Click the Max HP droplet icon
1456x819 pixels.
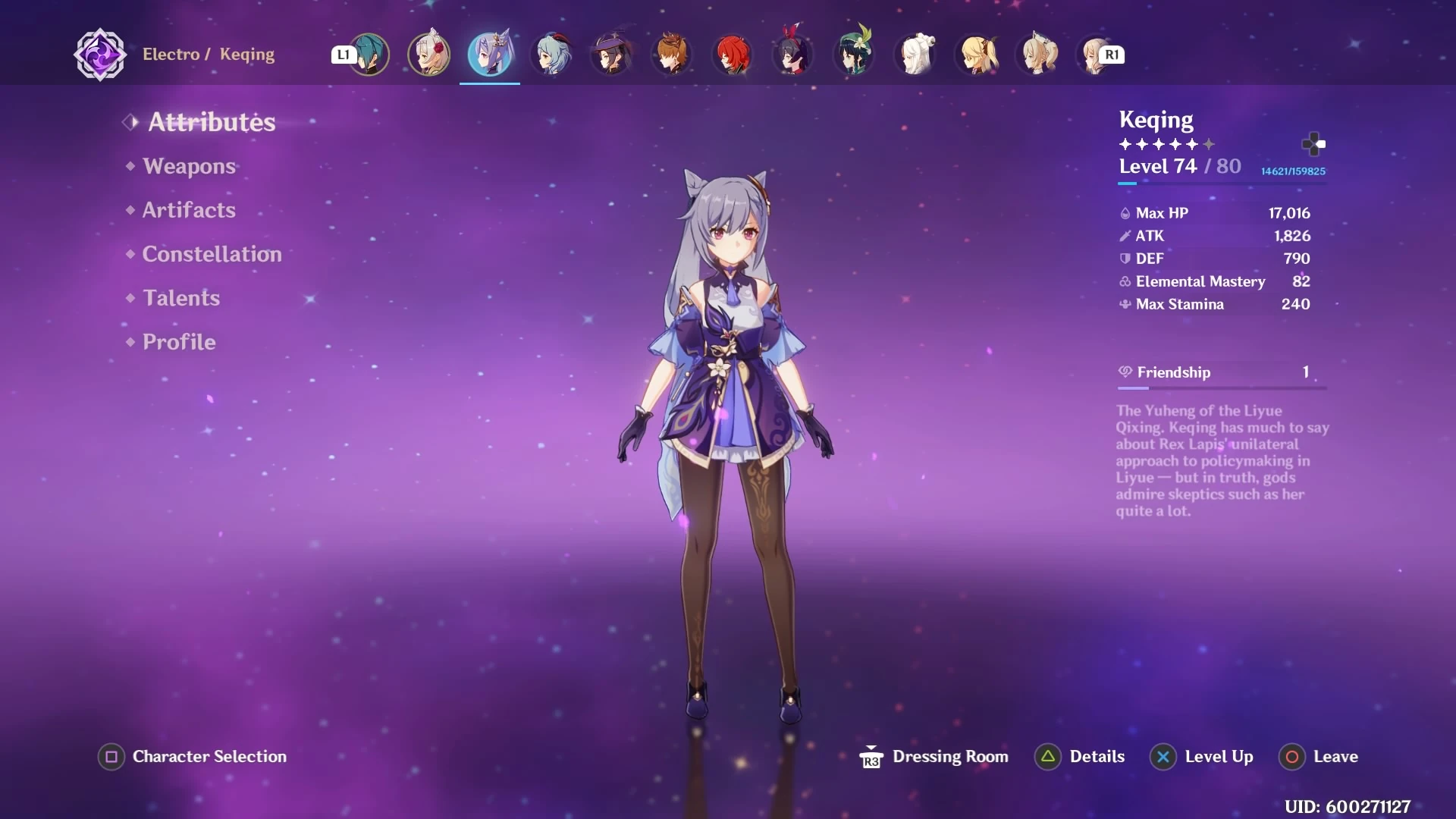1125,213
